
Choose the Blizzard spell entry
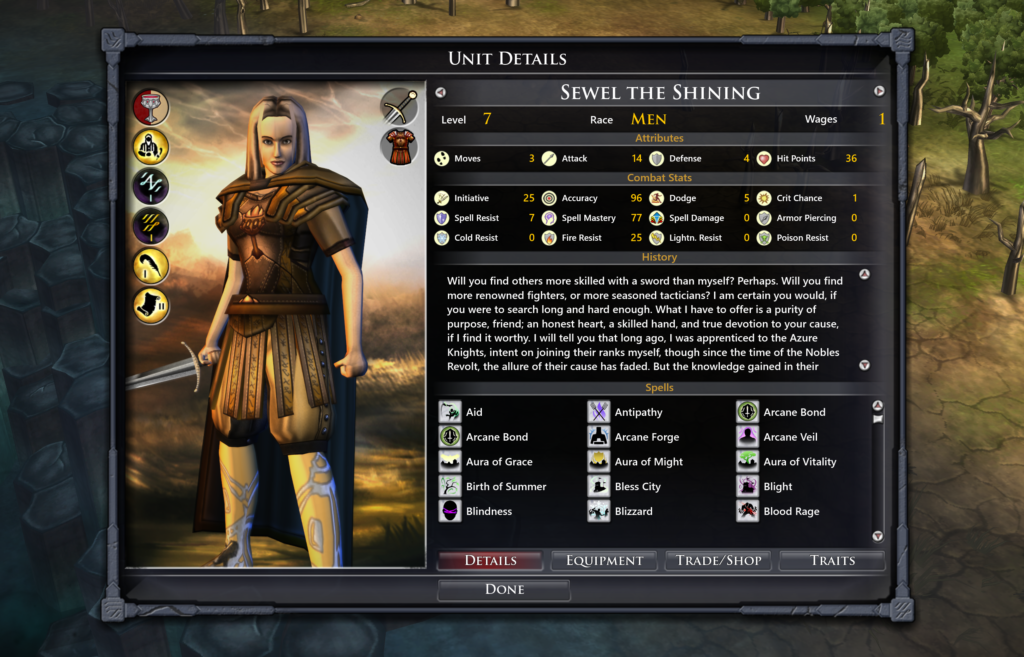click(x=633, y=512)
